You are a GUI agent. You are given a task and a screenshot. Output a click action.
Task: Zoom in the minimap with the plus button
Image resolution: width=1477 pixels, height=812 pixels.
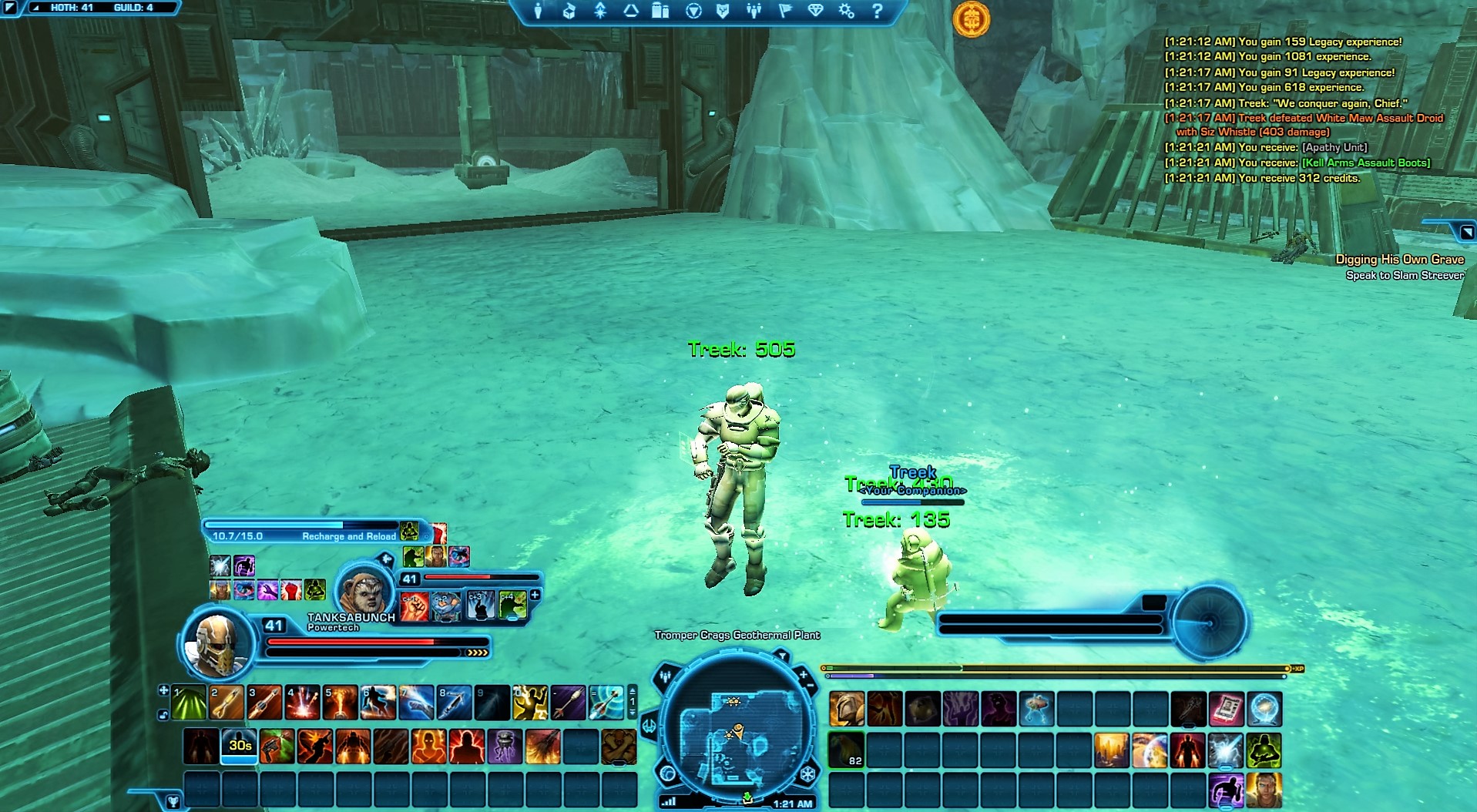coord(804,674)
